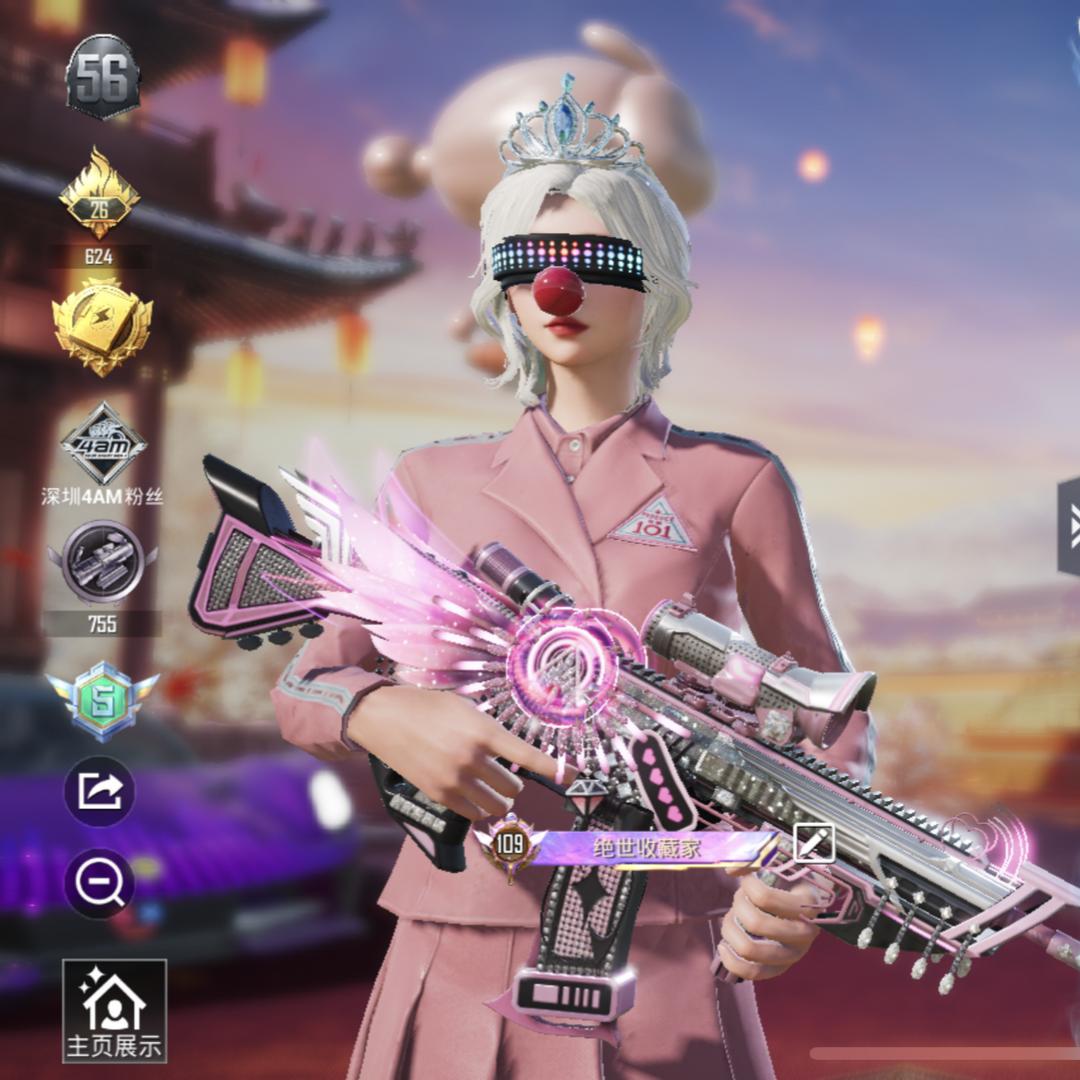
Task: Open the gold lightning book medal
Action: [x=102, y=325]
